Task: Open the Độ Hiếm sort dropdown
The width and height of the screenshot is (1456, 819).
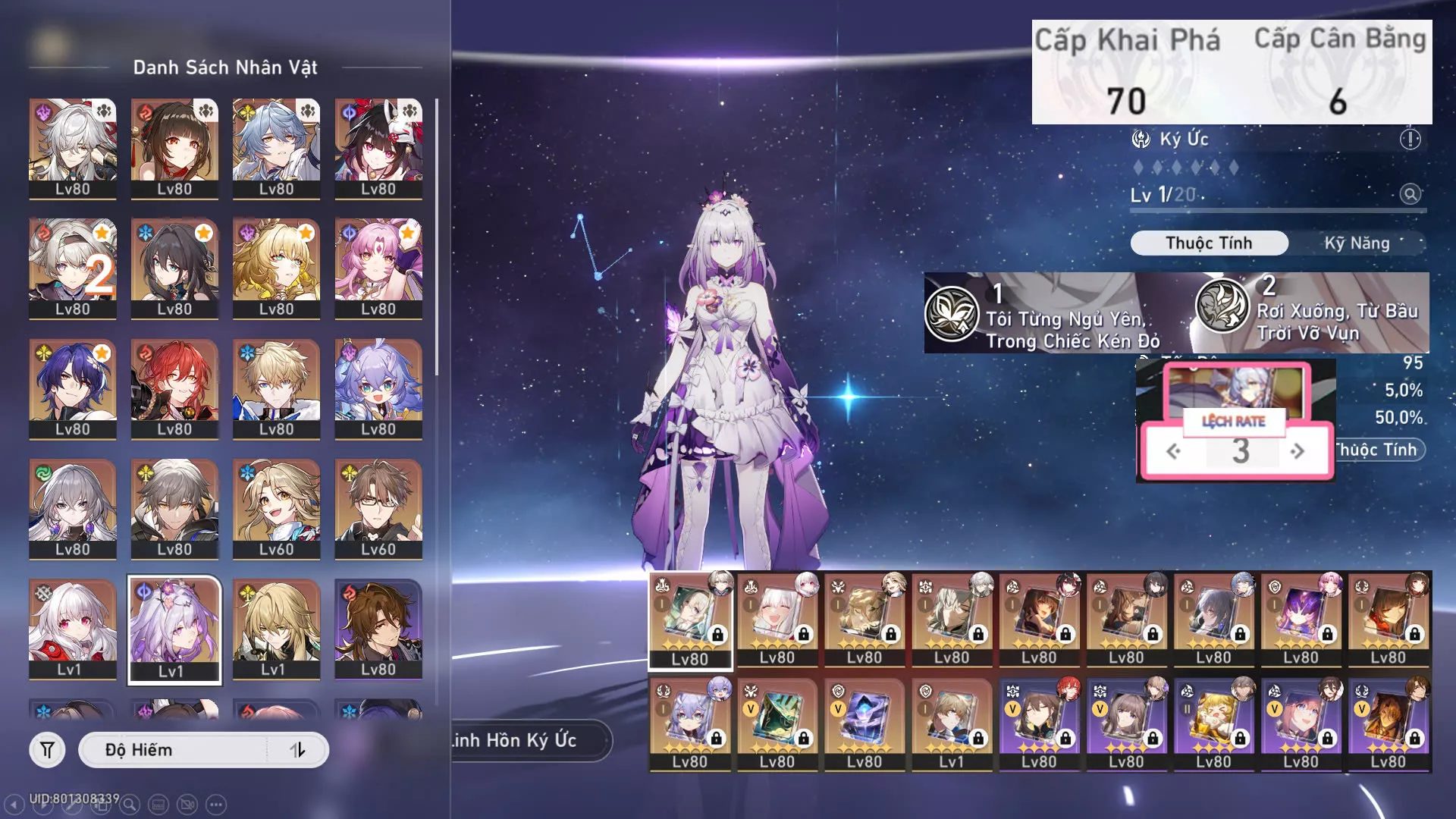Action: point(174,750)
